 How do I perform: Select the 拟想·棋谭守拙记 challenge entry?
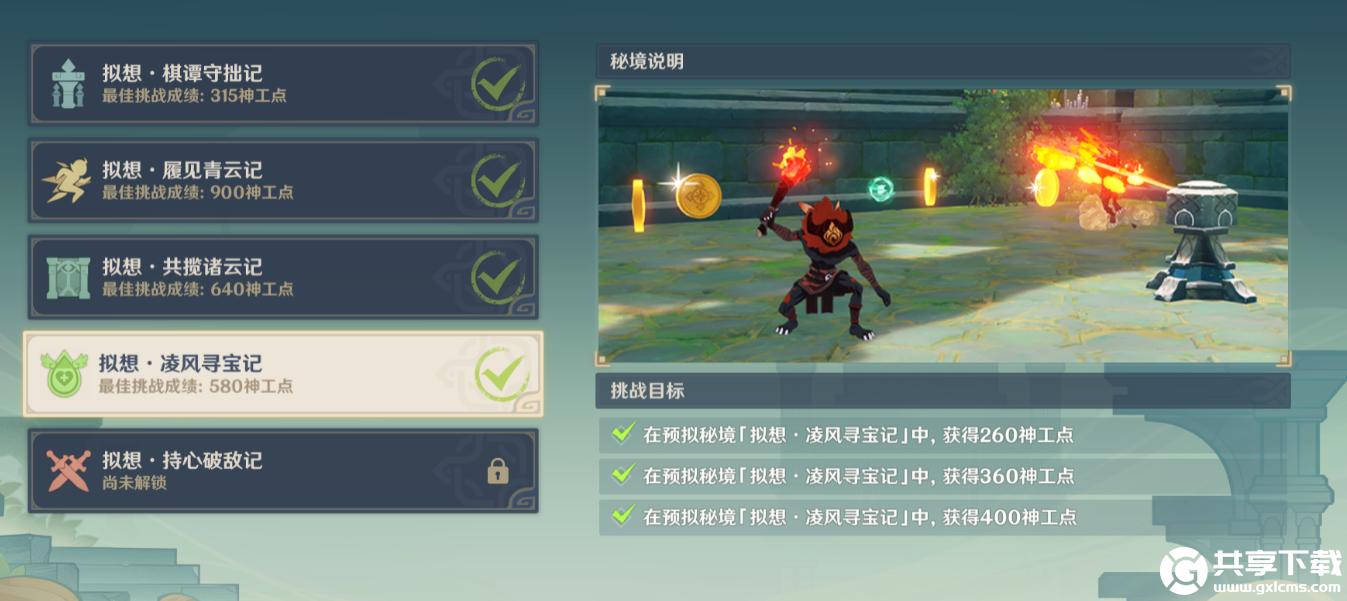[282, 84]
